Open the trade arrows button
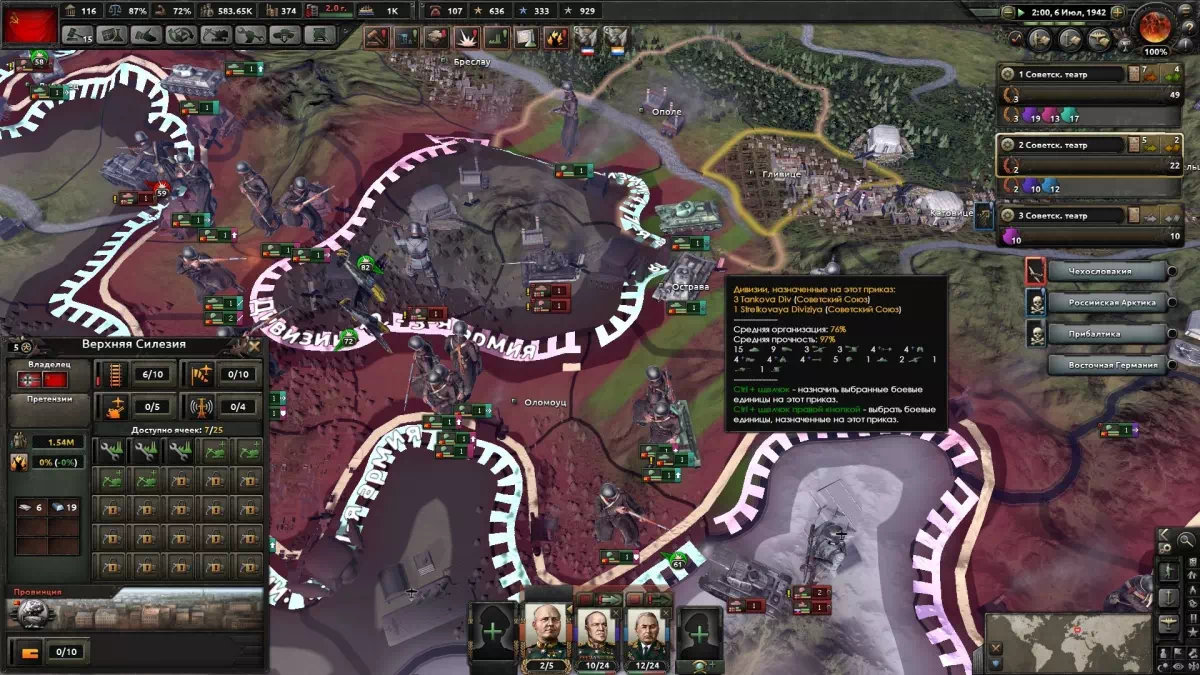The width and height of the screenshot is (1200, 675). click(x=179, y=35)
